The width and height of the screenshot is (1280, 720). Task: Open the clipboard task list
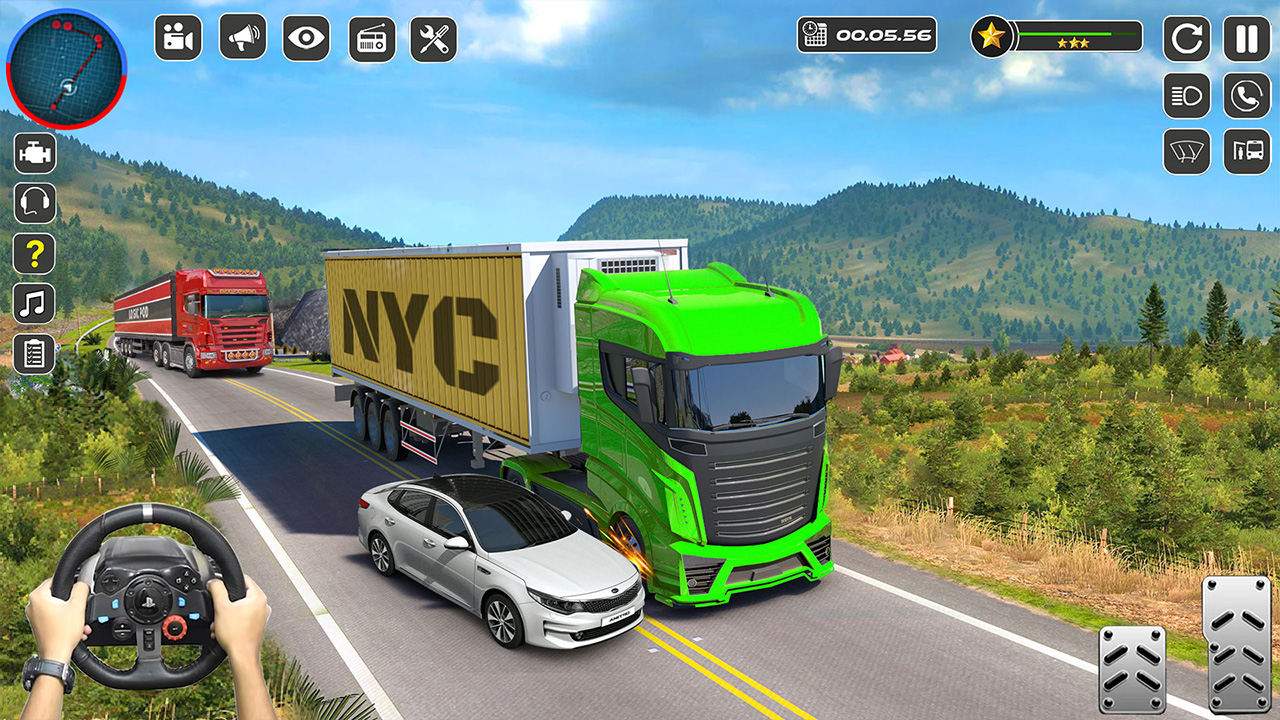pyautogui.click(x=35, y=354)
